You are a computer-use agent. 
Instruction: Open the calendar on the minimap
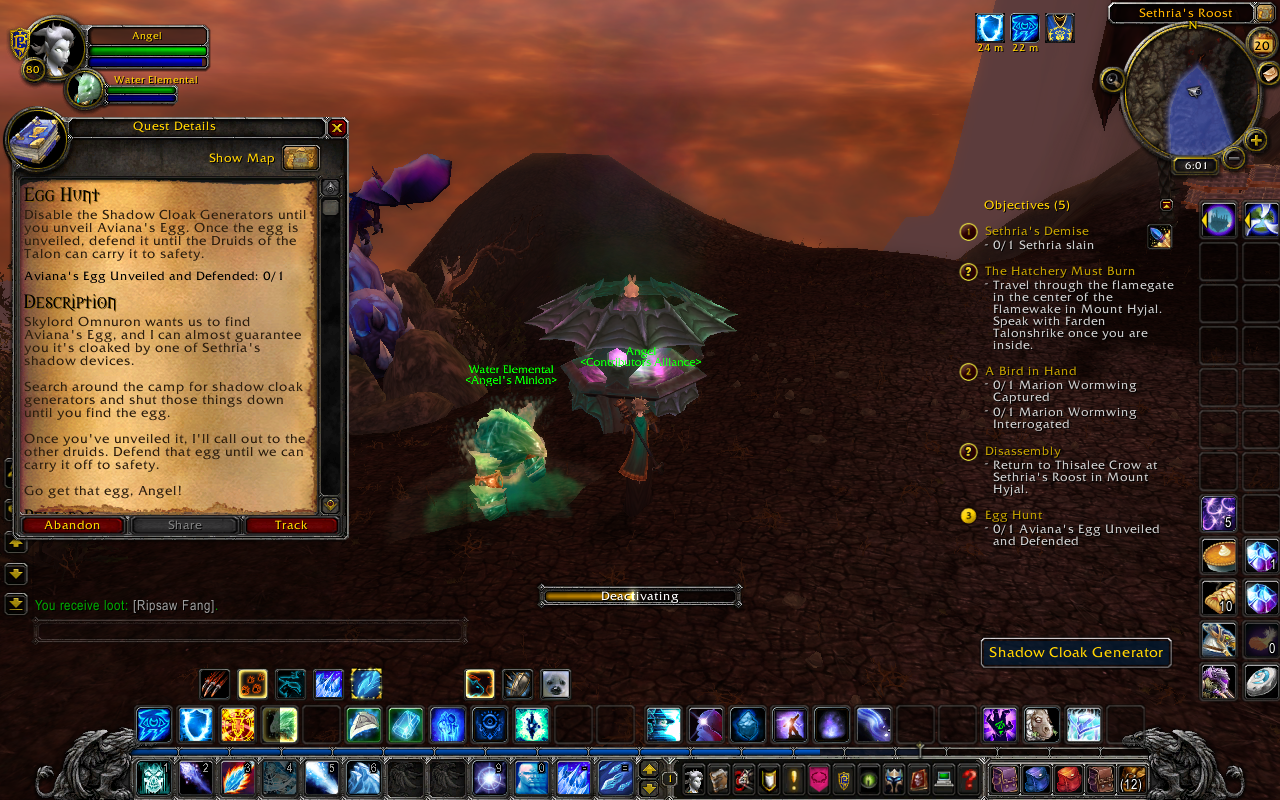point(1260,44)
